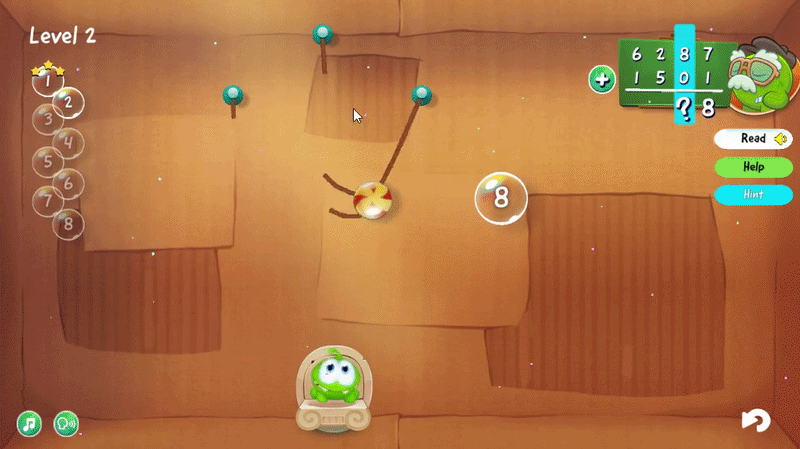The height and width of the screenshot is (449, 800).
Task: Request a Hint
Action: click(753, 194)
